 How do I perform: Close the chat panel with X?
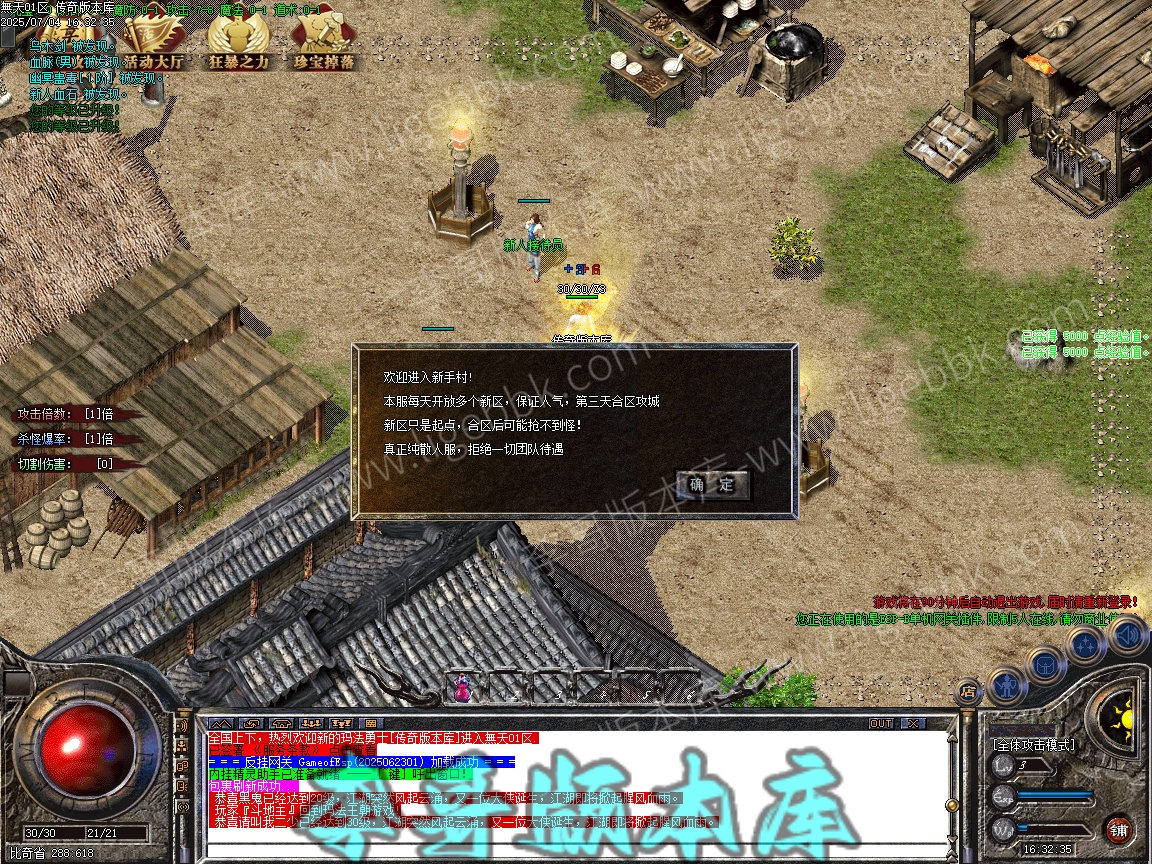coord(912,723)
